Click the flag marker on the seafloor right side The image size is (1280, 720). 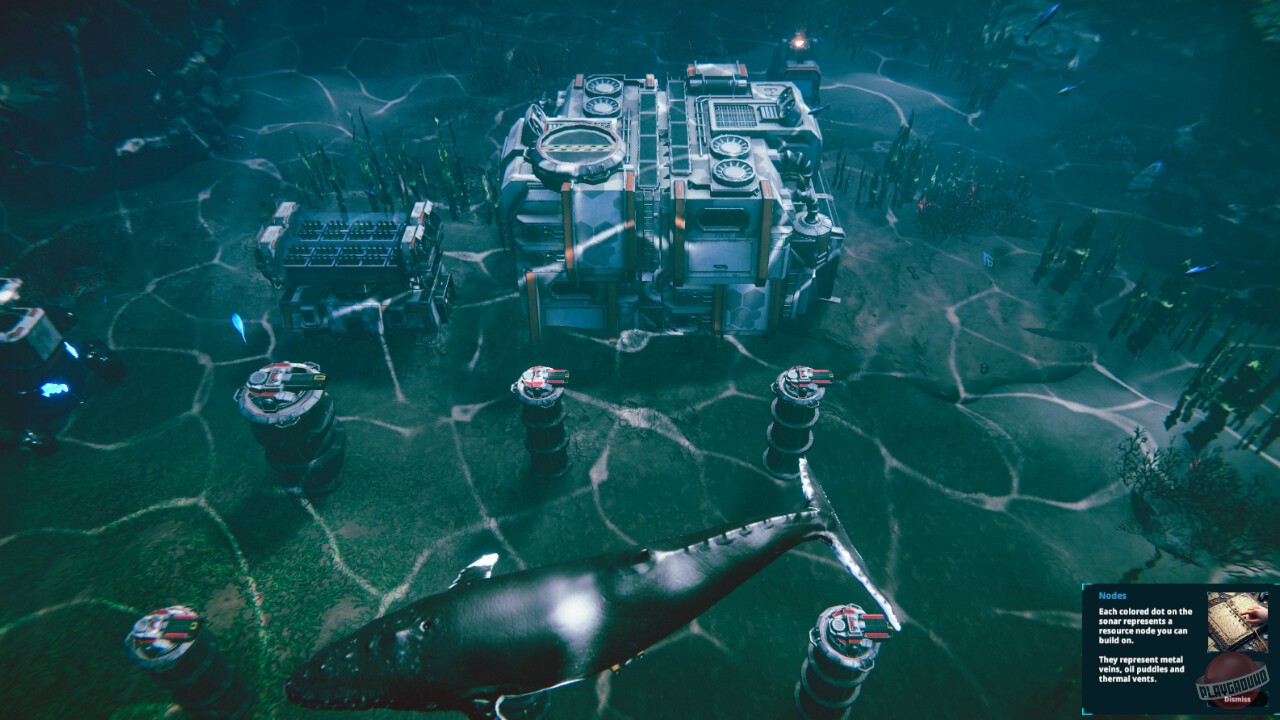(988, 258)
